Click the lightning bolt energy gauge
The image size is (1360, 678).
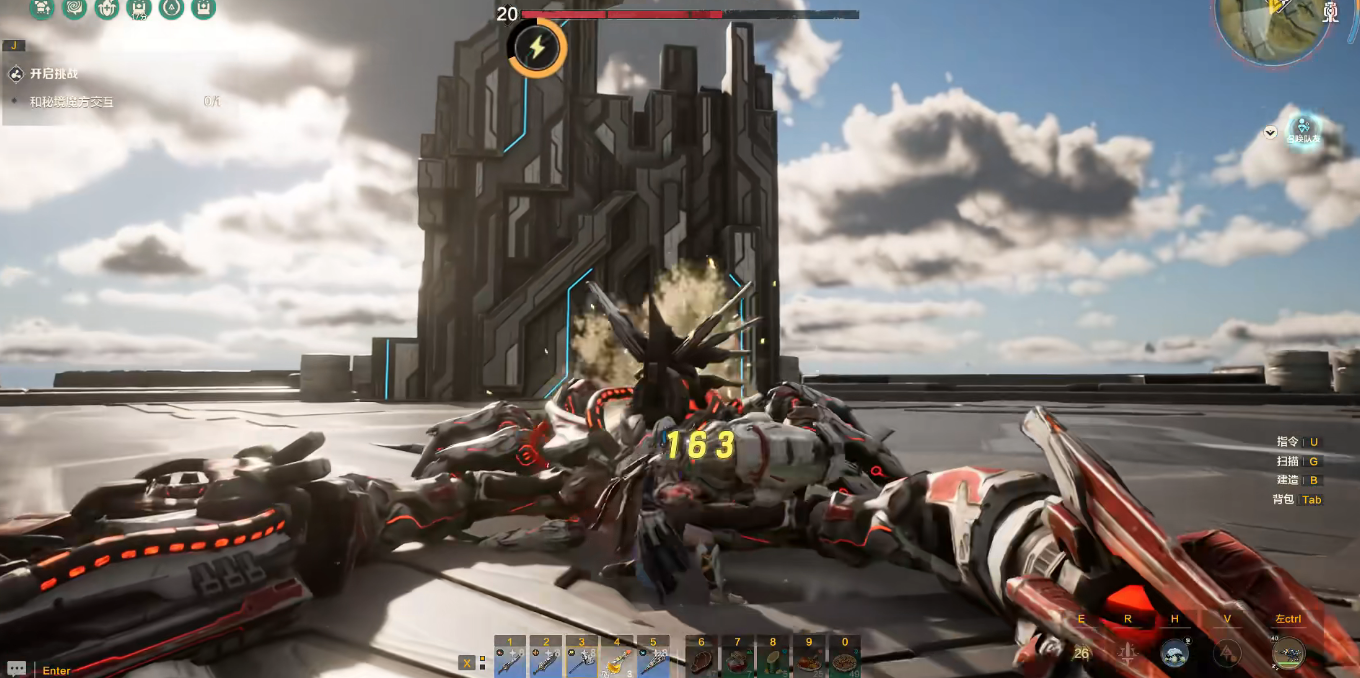pyautogui.click(x=537, y=48)
